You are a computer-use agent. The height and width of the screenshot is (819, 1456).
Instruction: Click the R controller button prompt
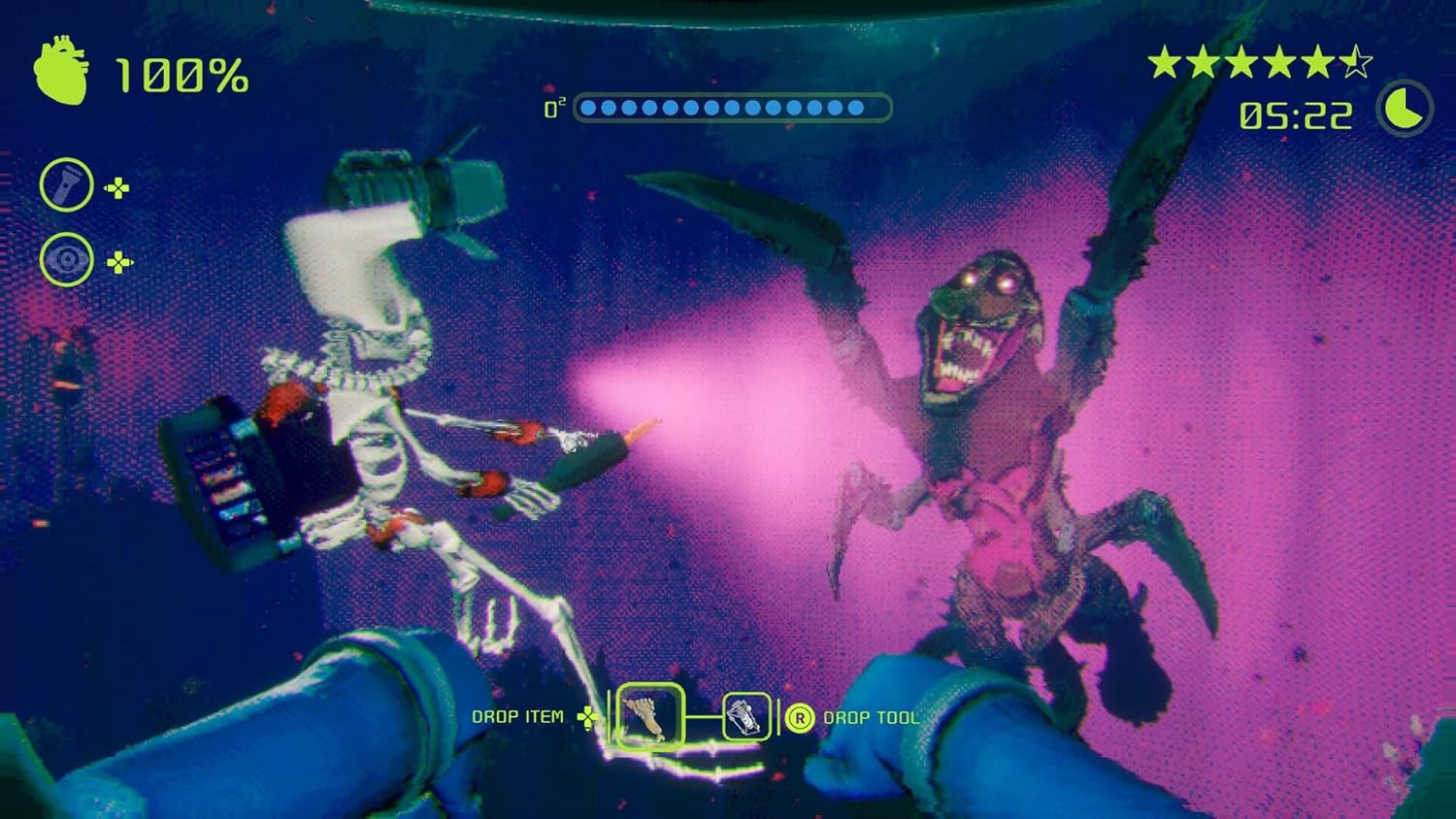point(798,718)
